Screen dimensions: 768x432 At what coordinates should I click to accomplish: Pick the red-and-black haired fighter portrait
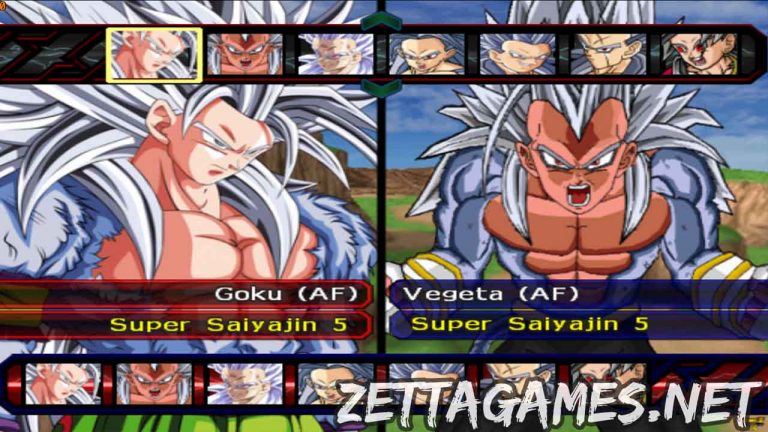coord(698,54)
